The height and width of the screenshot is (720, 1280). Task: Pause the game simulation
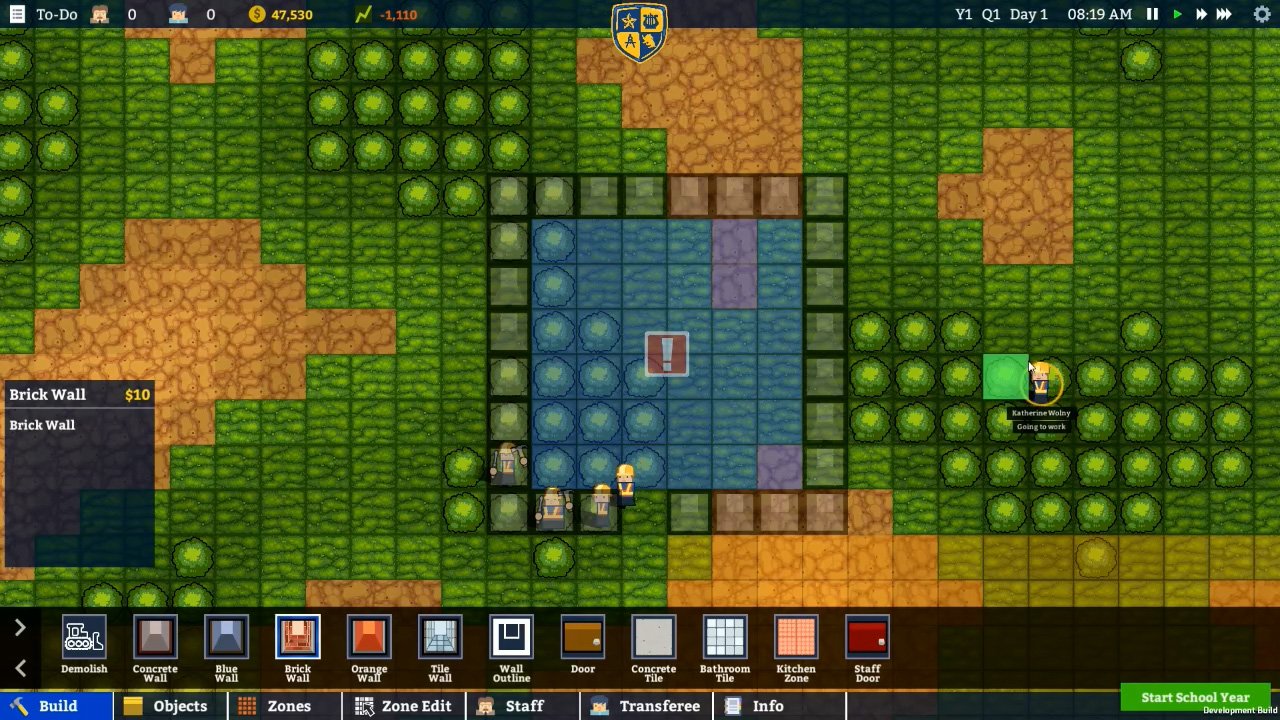(x=1151, y=14)
